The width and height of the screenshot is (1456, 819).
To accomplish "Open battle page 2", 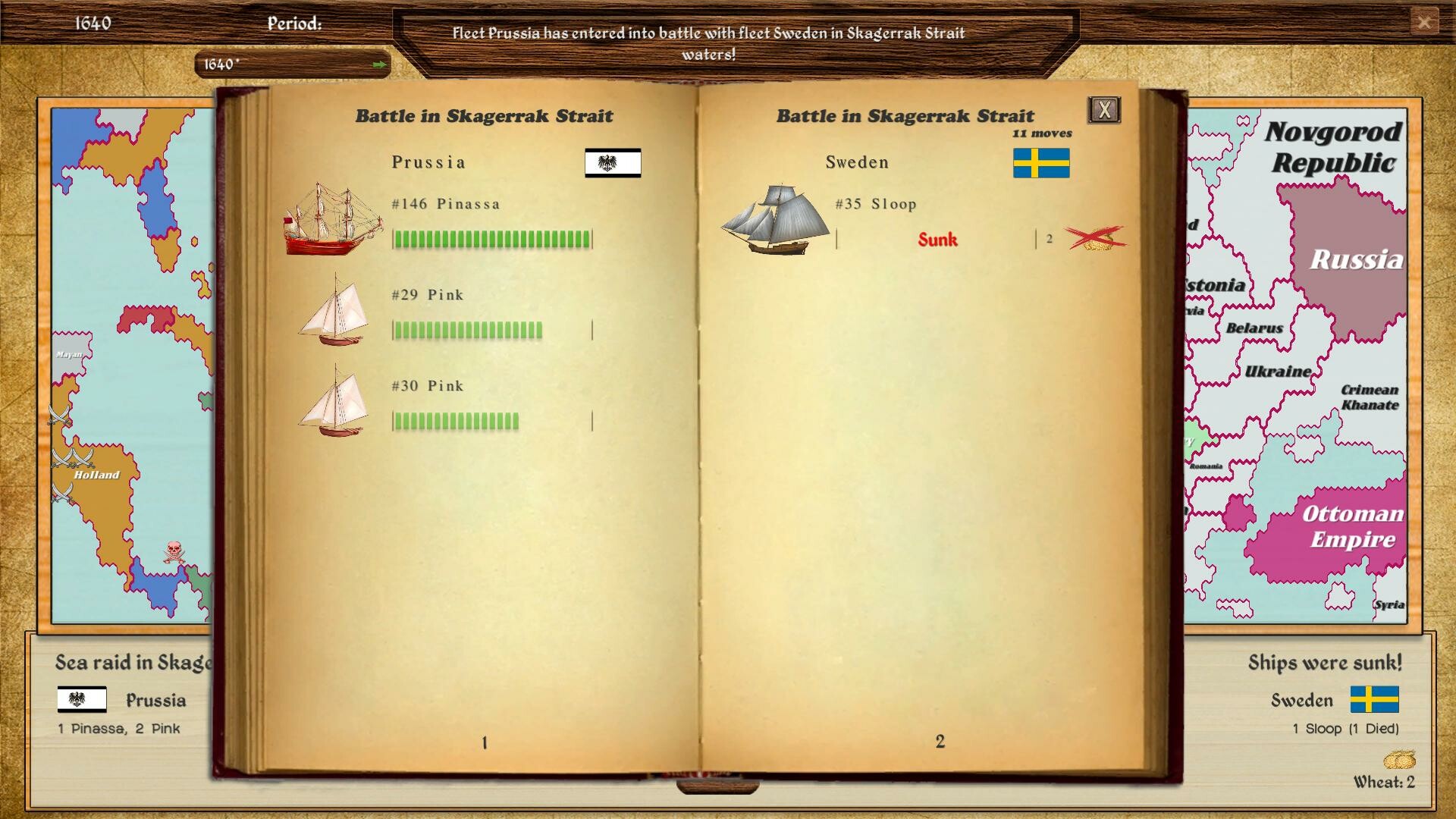I will [x=940, y=742].
